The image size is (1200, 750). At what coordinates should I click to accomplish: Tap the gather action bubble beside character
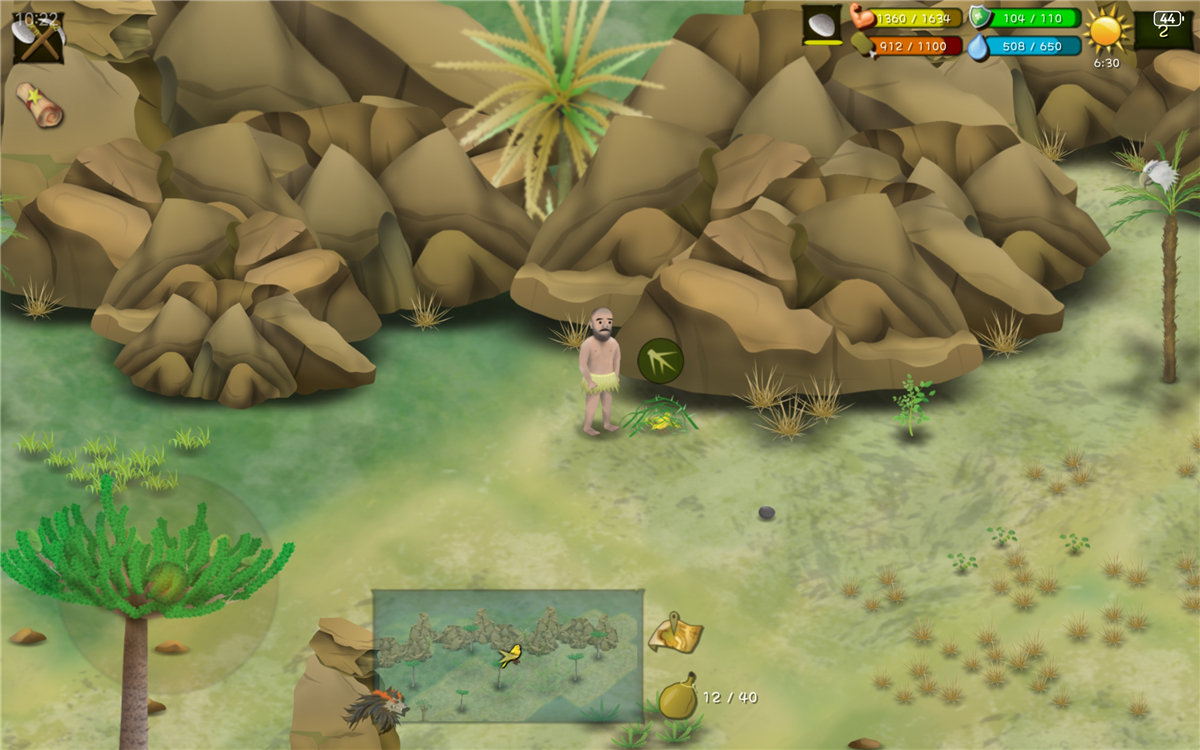point(660,360)
